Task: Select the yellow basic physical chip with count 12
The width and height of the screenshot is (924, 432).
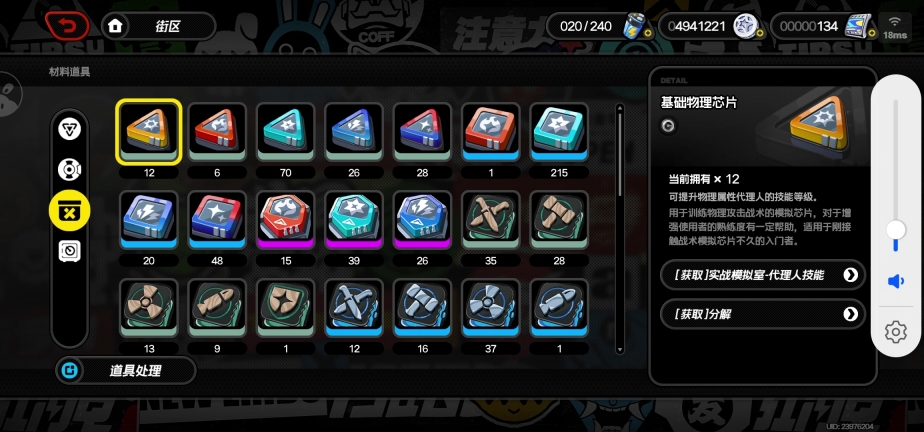Action: 148,131
